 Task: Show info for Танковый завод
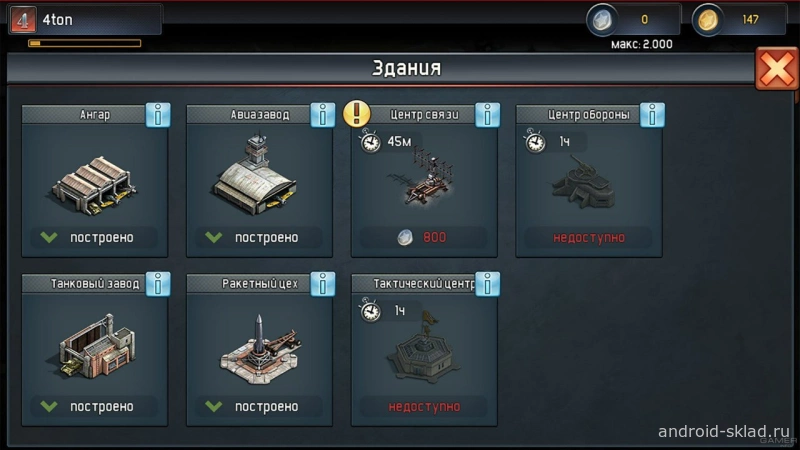(157, 284)
